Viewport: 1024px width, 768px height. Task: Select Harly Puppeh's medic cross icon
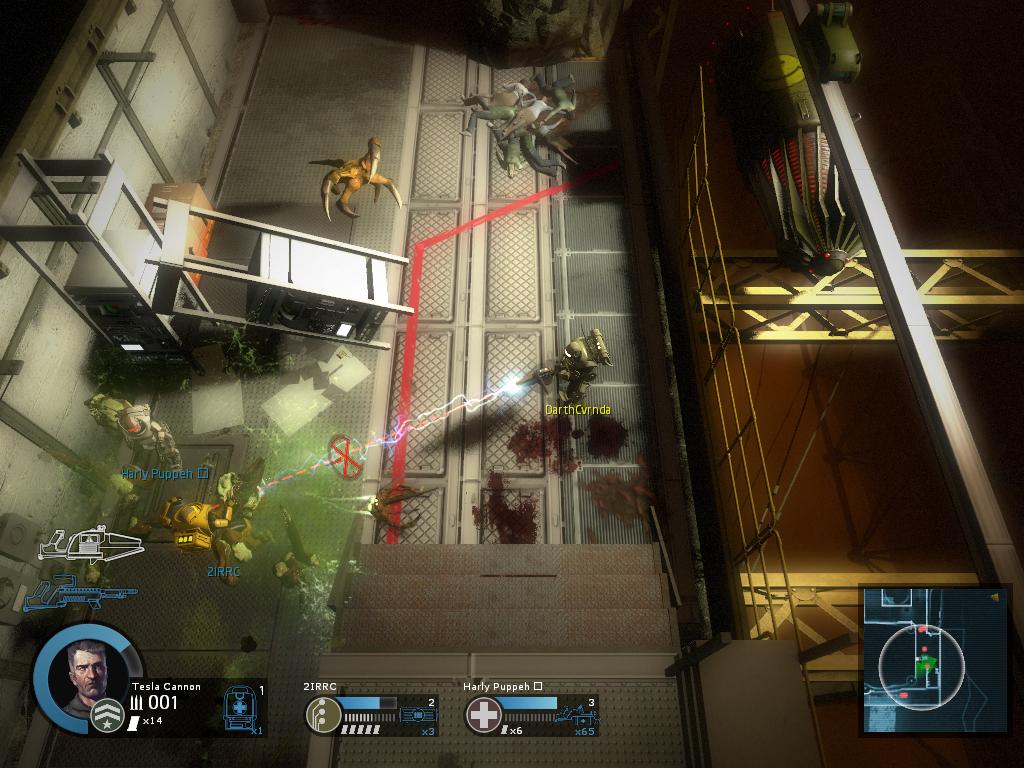coord(483,715)
